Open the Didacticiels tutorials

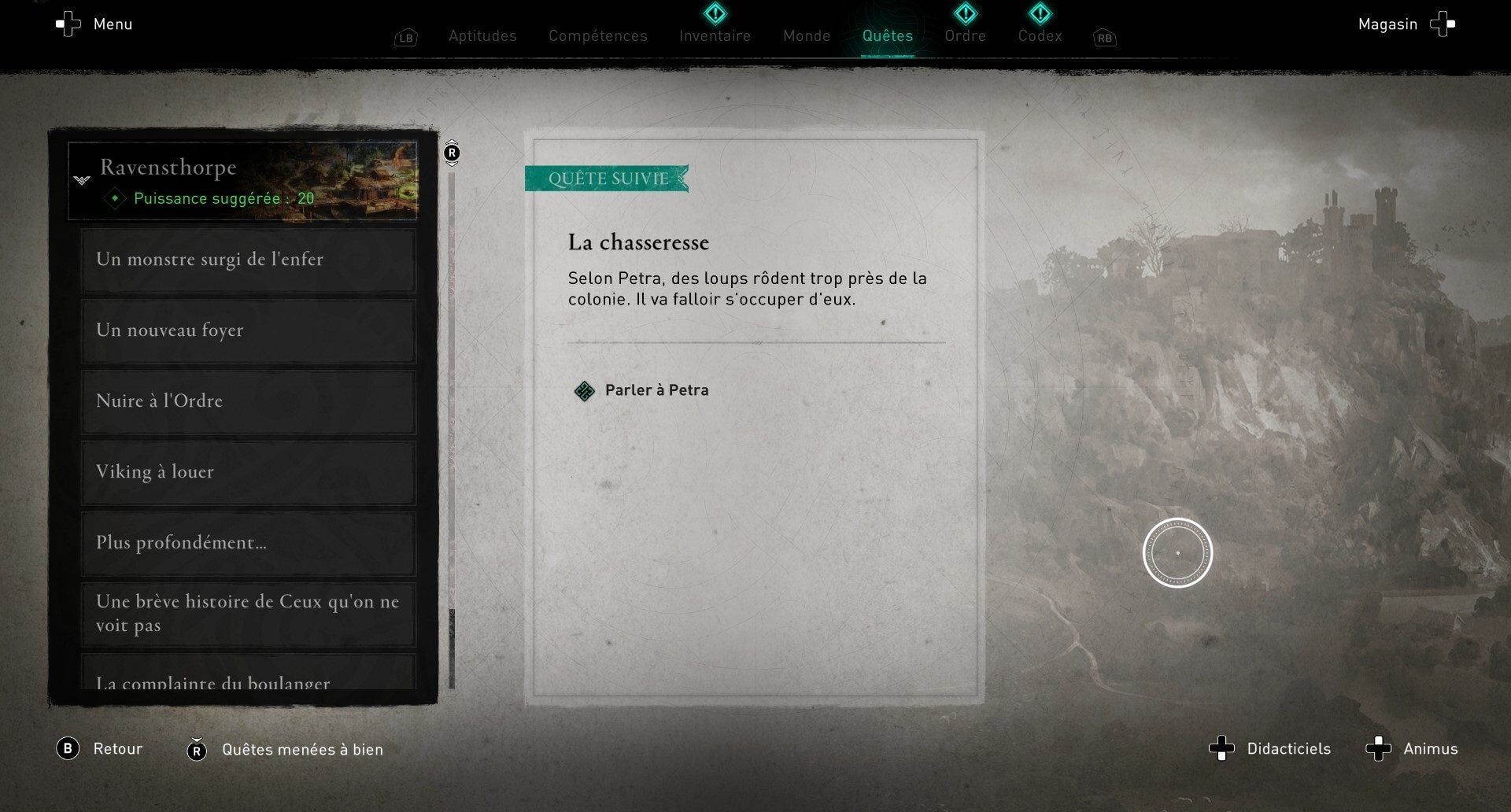(x=1270, y=749)
